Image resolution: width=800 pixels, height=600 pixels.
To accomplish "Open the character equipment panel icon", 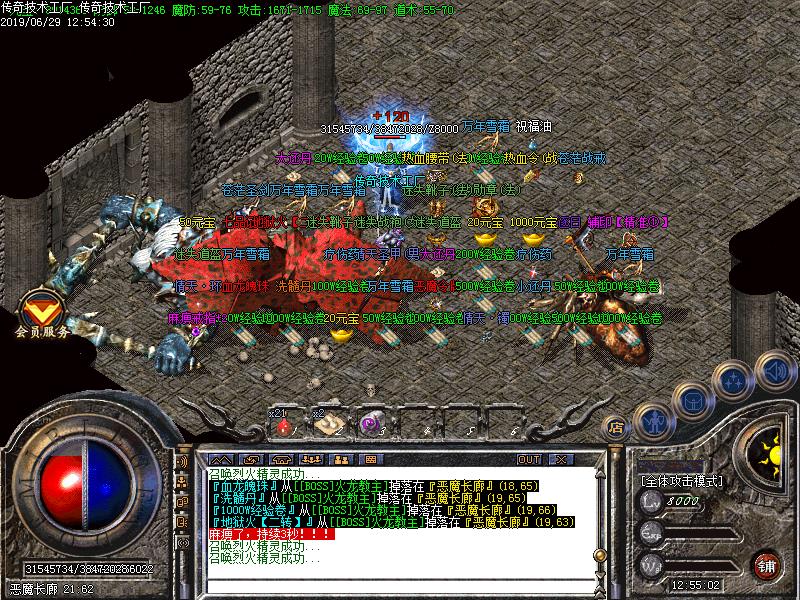I will pyautogui.click(x=654, y=418).
